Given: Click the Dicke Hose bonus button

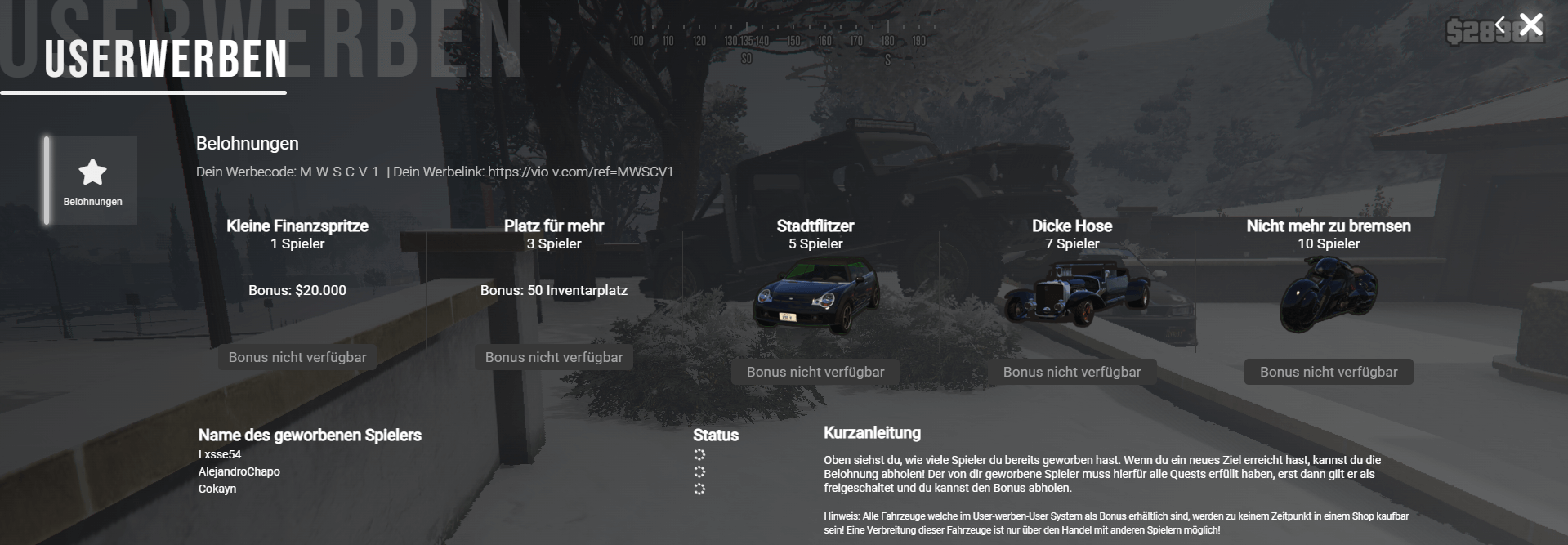Looking at the screenshot, I should pos(1071,372).
